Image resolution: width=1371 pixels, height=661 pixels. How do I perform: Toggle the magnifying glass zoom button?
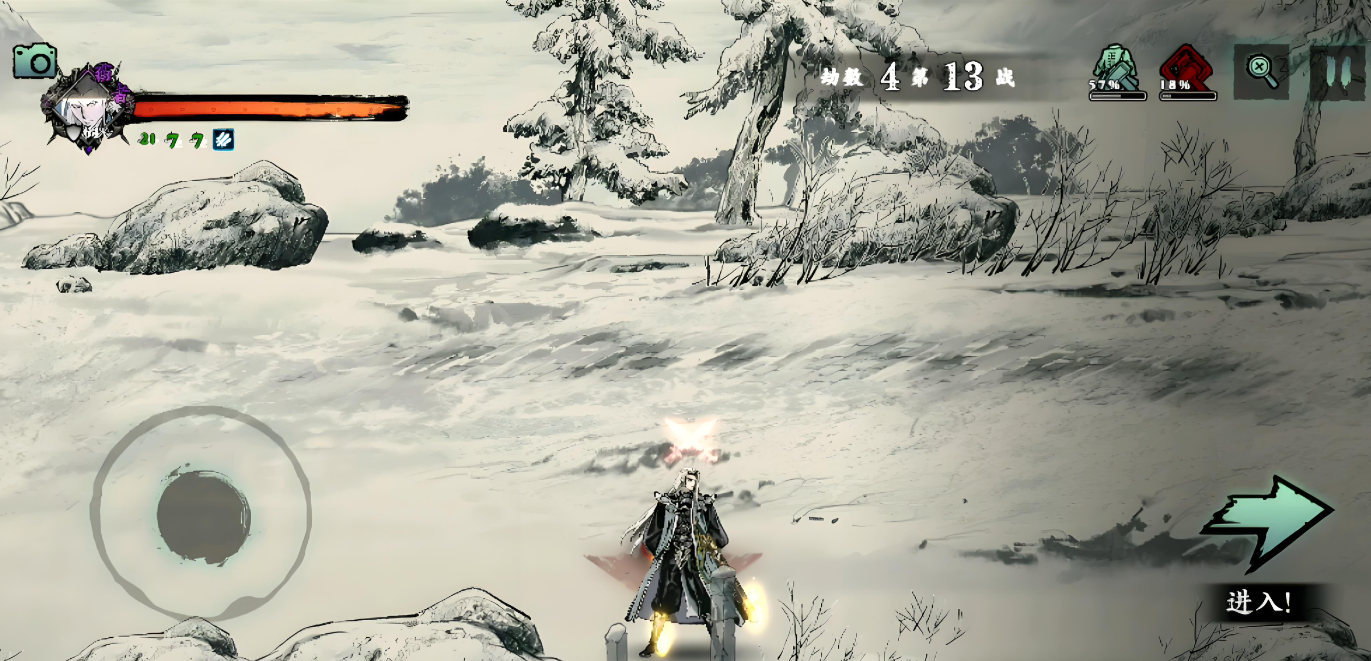[x=1261, y=71]
